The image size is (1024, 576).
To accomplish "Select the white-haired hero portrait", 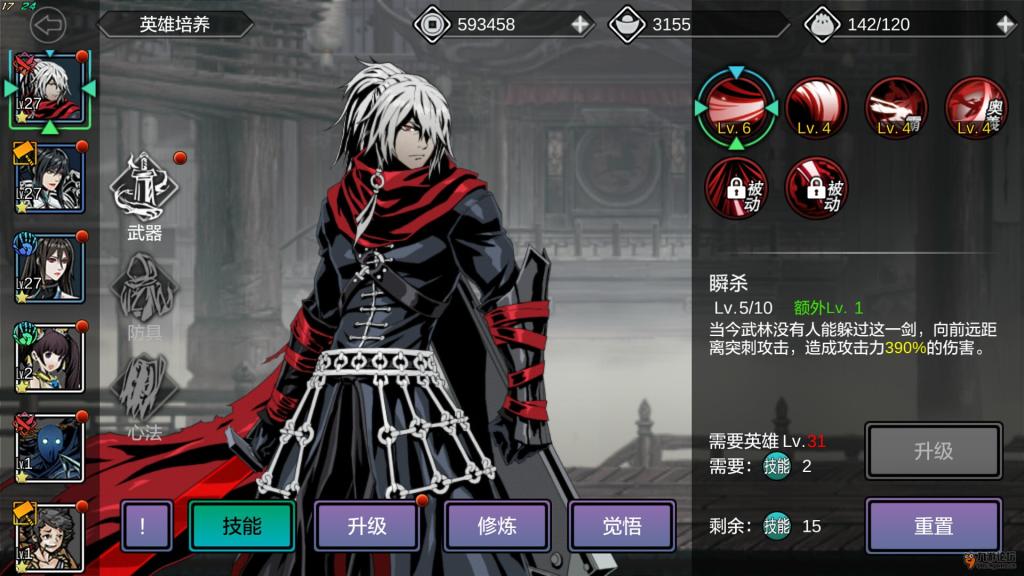I will (48, 88).
